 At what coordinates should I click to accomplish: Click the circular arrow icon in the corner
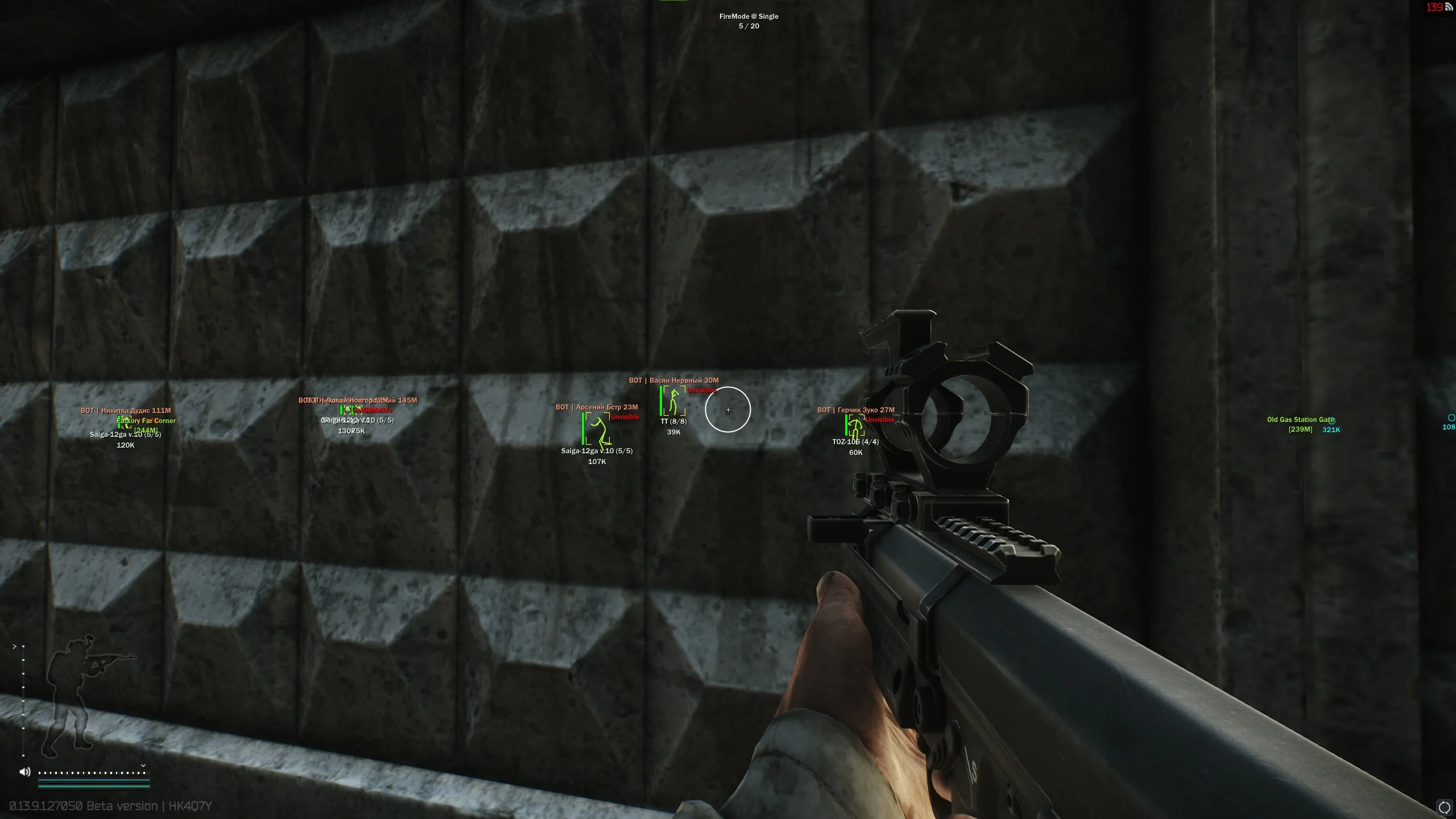pos(1444,807)
